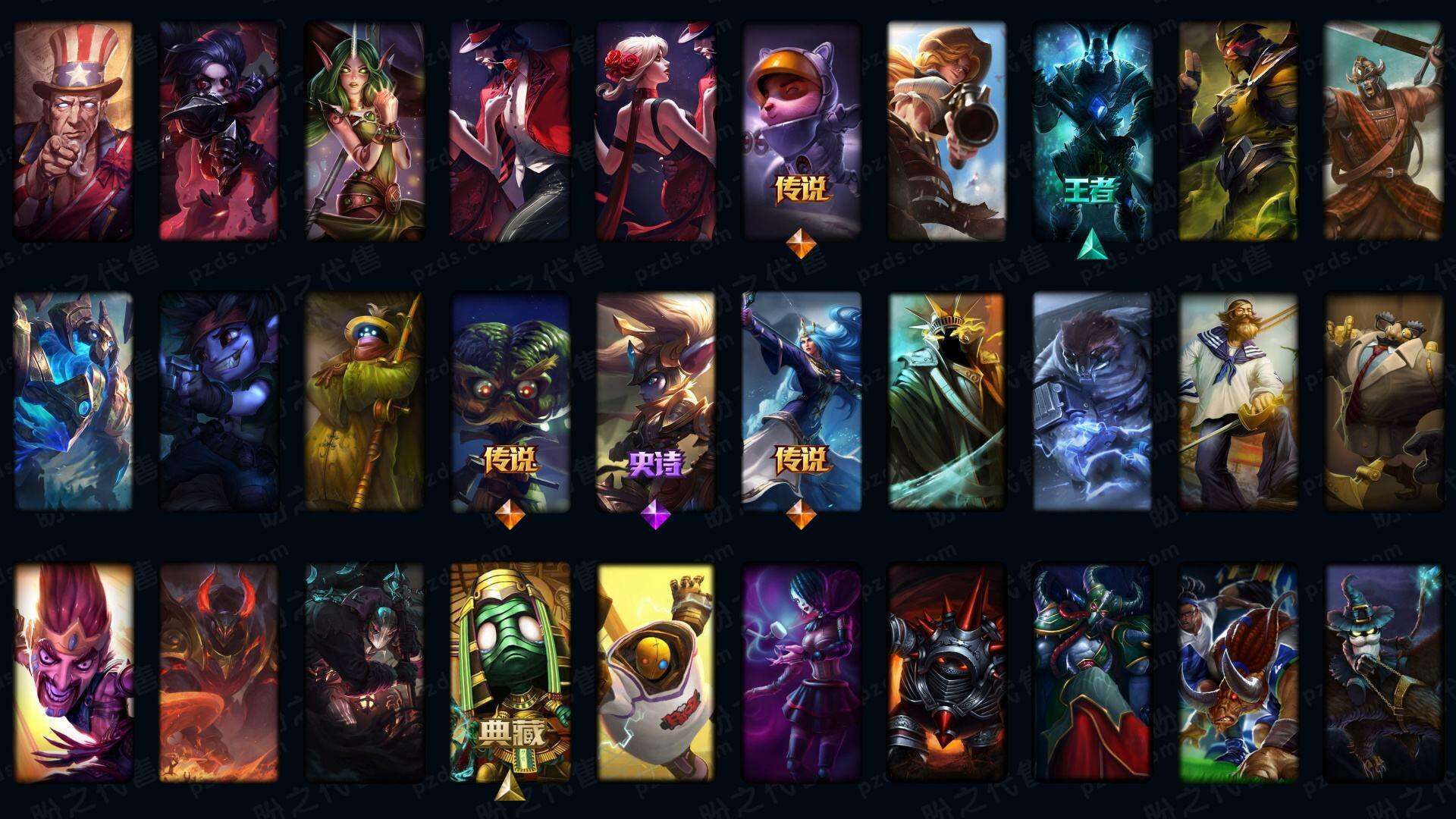Open the grey-bearded wizard hat skin card

pyautogui.click(x=1383, y=672)
